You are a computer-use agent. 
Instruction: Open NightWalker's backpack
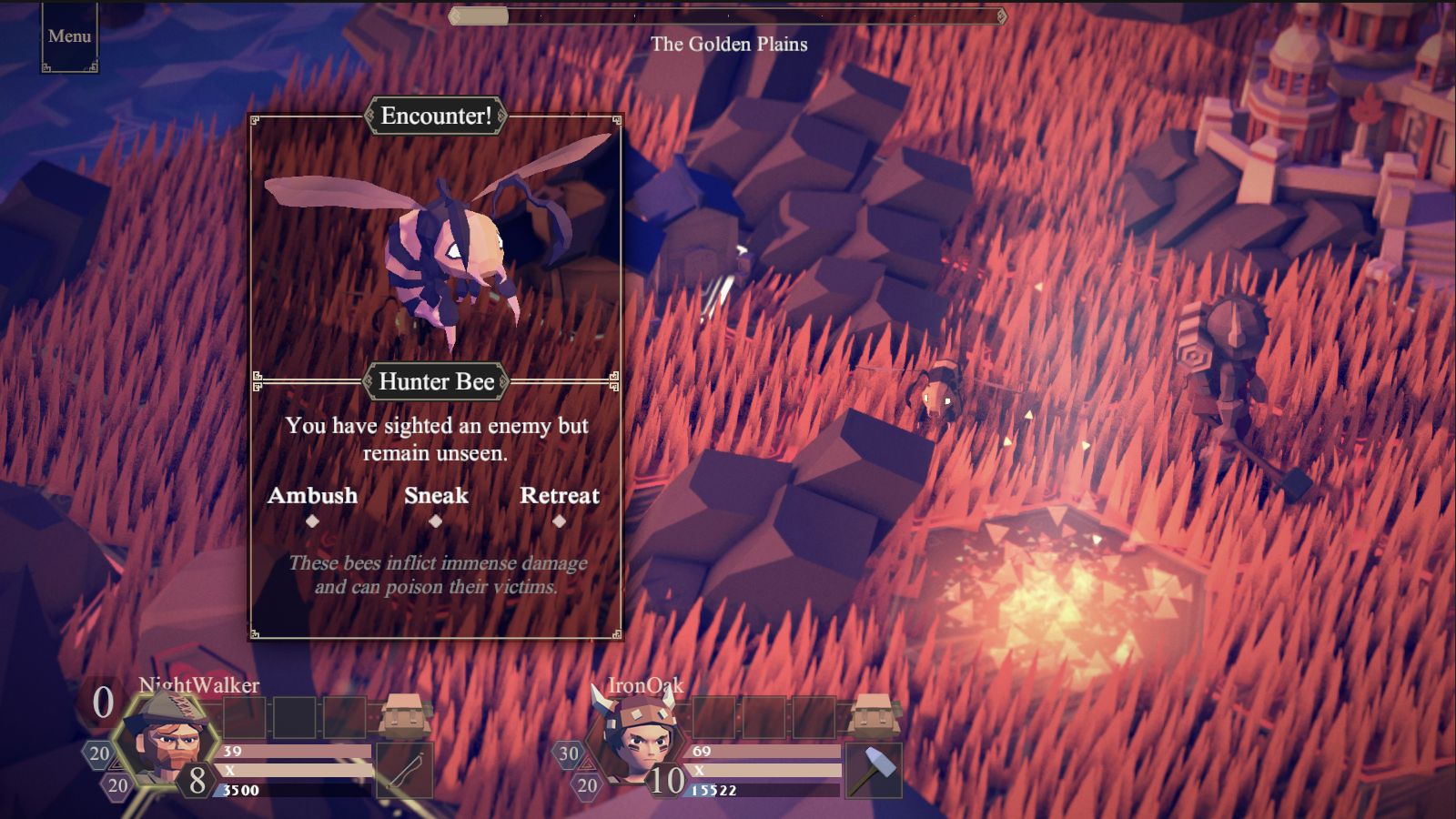(404, 714)
